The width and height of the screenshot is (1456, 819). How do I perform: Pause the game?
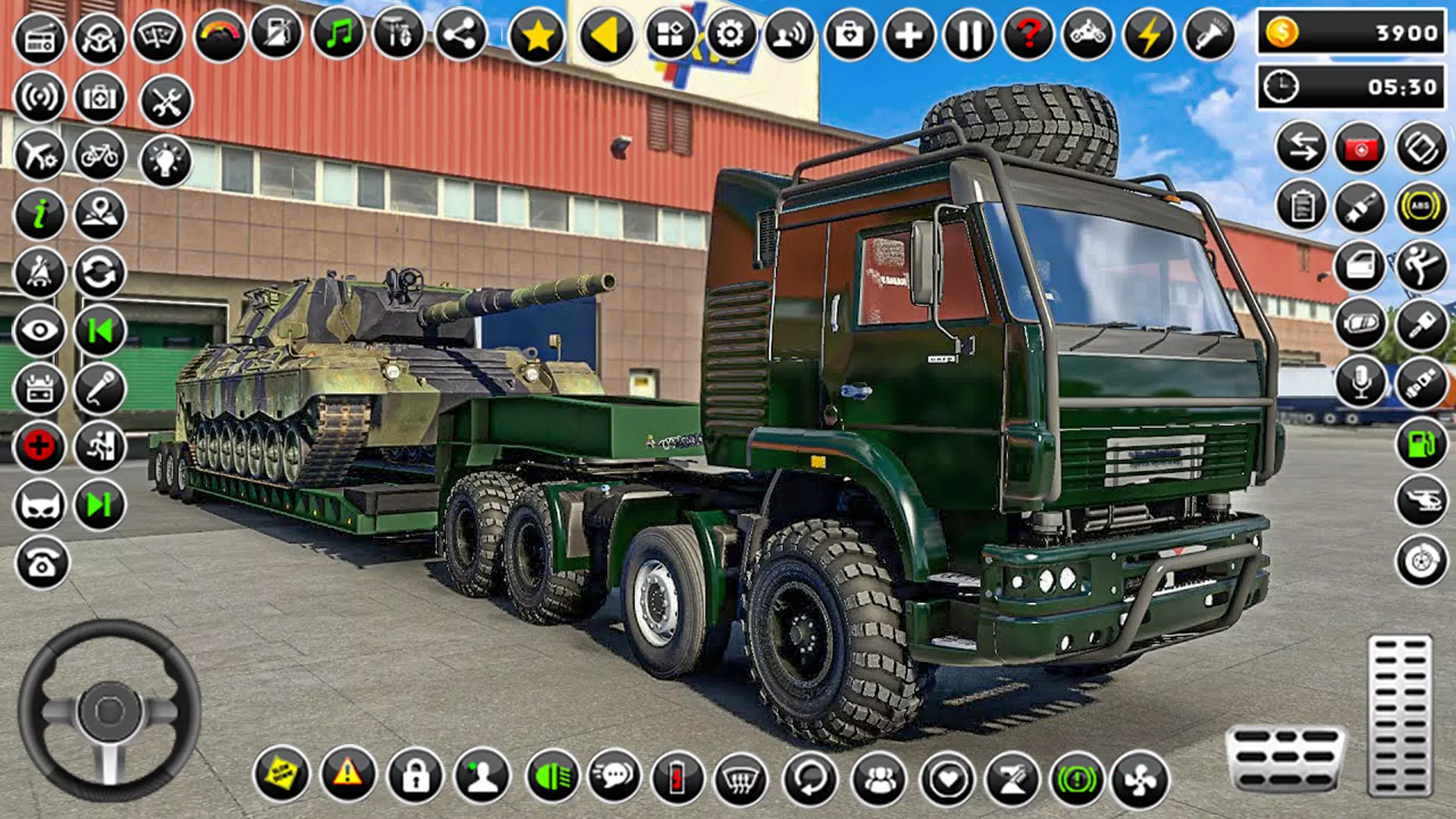pyautogui.click(x=968, y=35)
